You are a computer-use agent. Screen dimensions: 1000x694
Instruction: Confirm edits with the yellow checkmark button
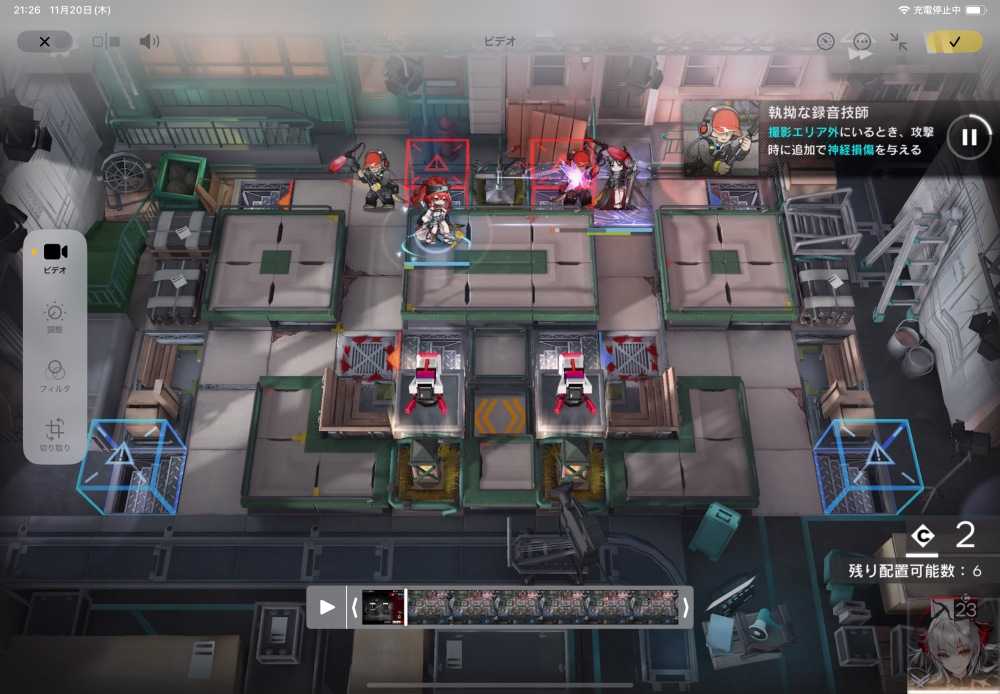(954, 42)
